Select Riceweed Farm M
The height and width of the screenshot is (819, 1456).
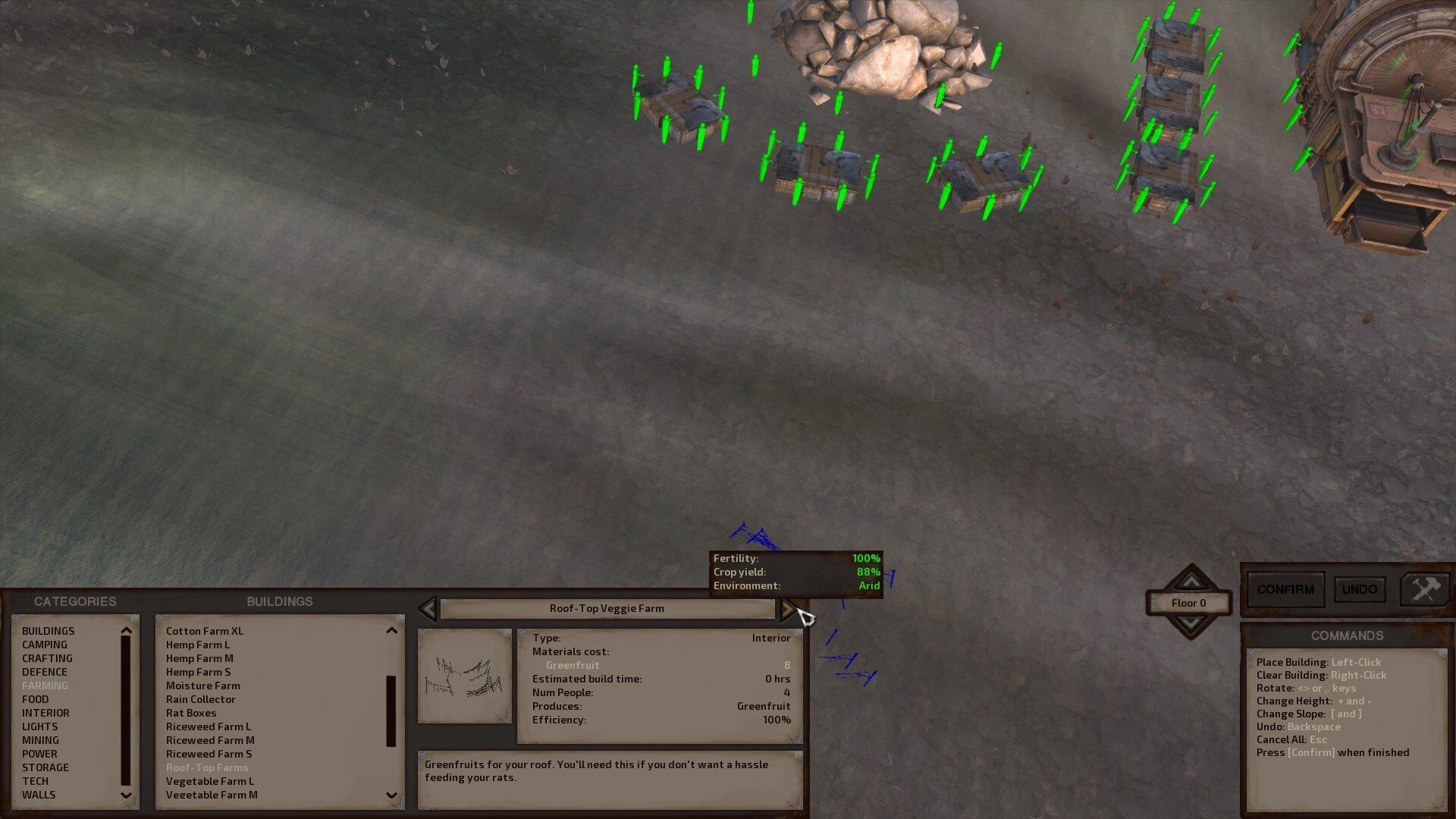pos(210,740)
